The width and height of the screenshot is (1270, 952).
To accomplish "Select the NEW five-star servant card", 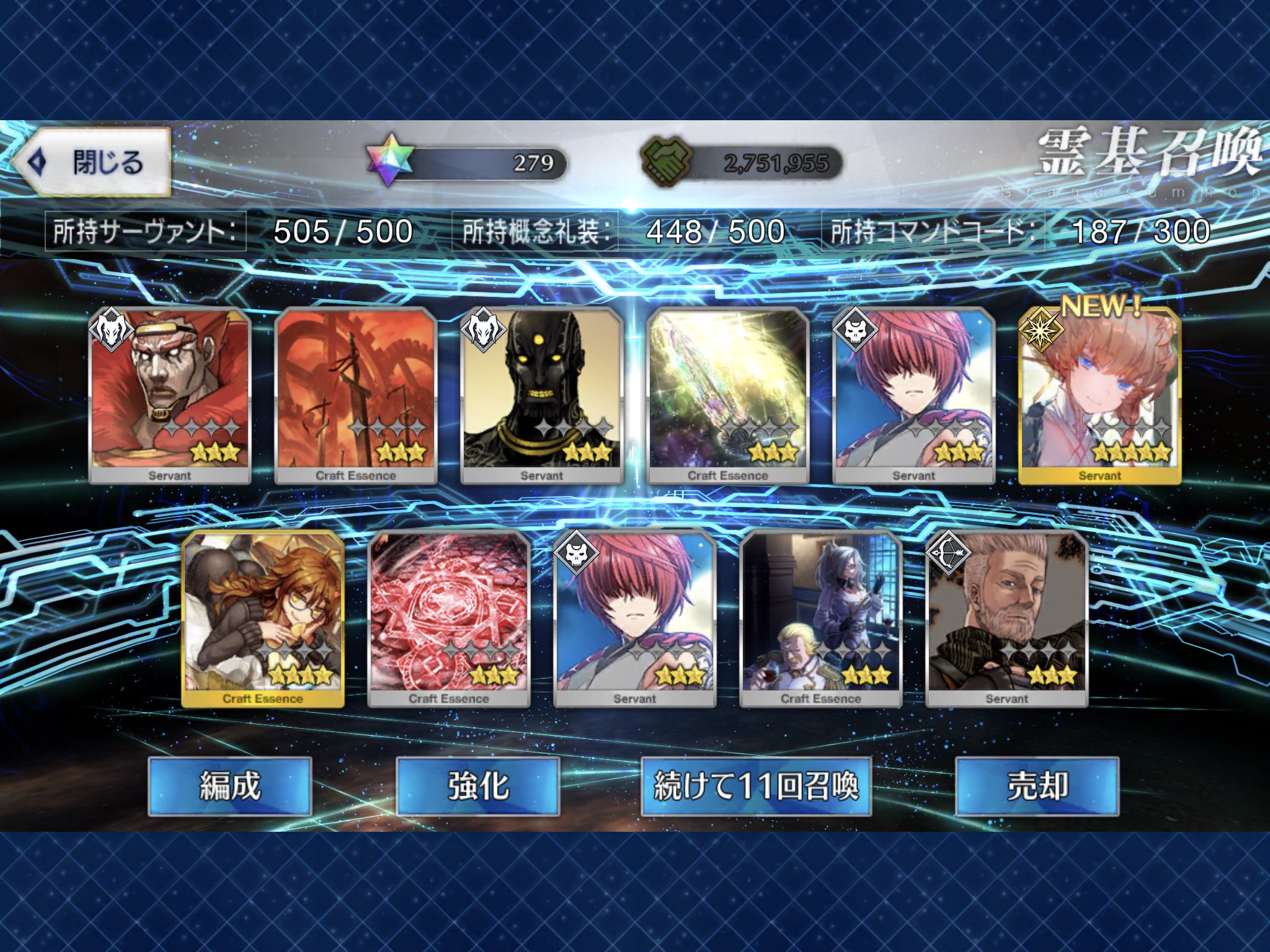I will [1099, 395].
